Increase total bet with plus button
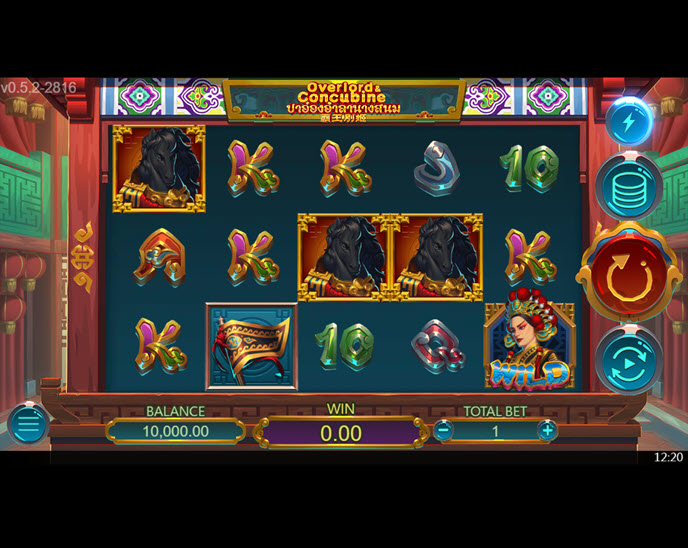This screenshot has width=688, height=548. pyautogui.click(x=547, y=431)
